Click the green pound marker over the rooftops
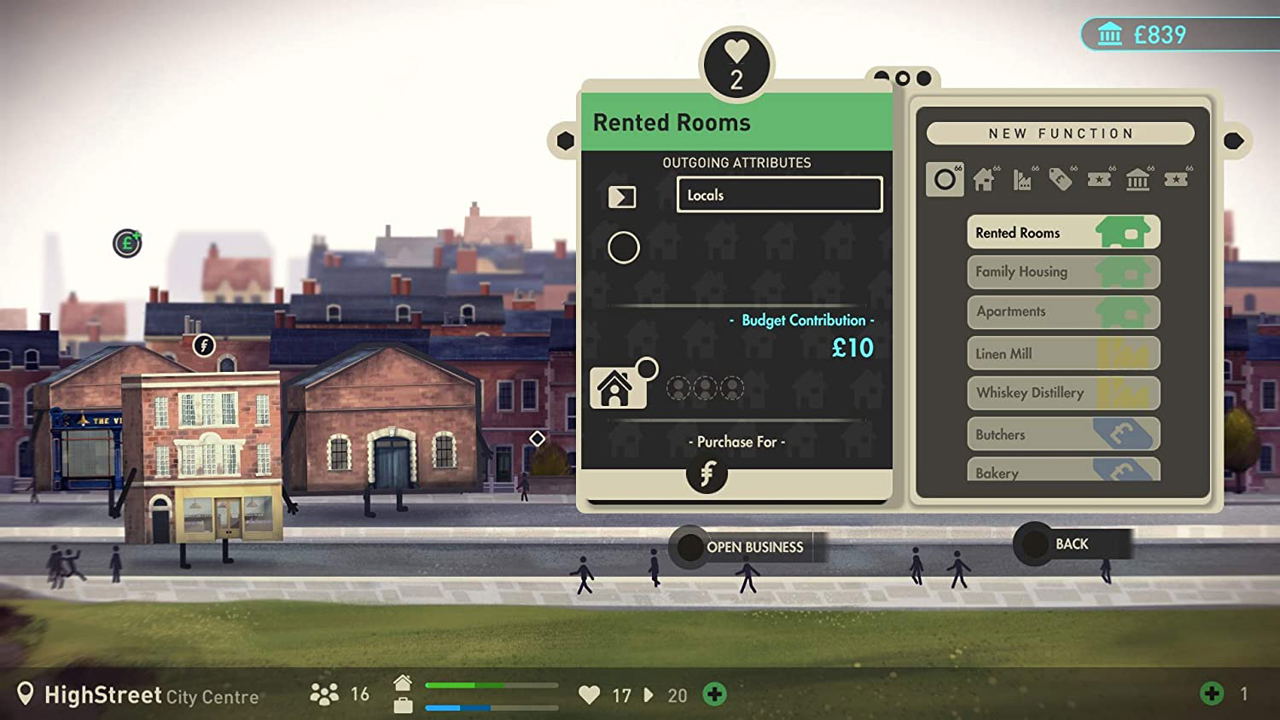 (x=127, y=242)
